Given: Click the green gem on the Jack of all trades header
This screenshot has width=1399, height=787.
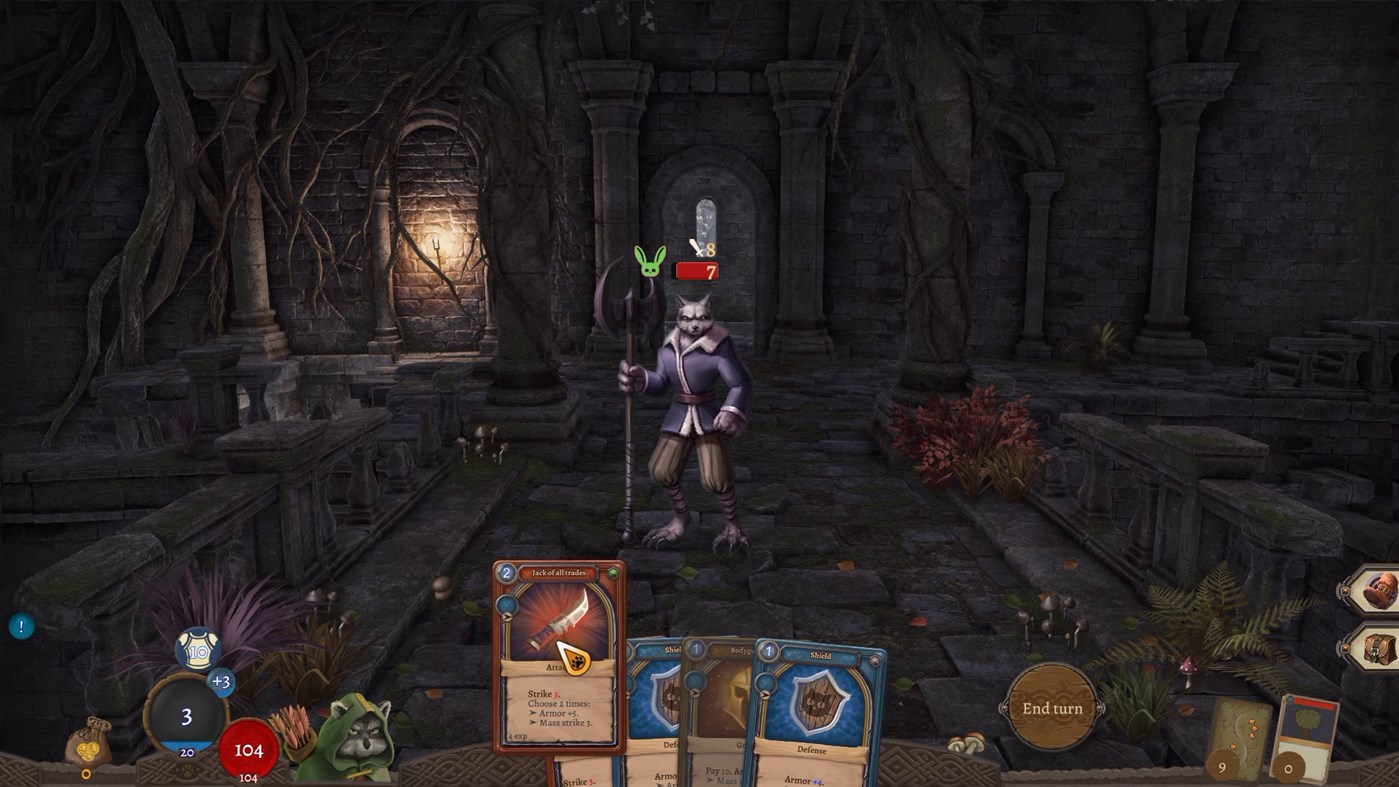Looking at the screenshot, I should tap(615, 572).
